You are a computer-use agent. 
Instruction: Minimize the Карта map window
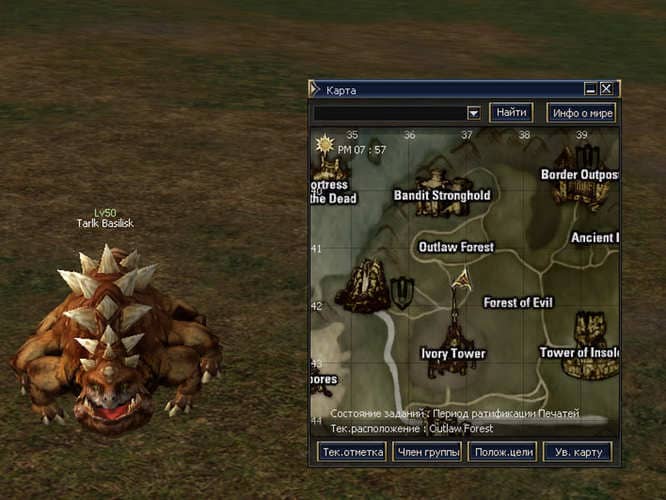(591, 89)
